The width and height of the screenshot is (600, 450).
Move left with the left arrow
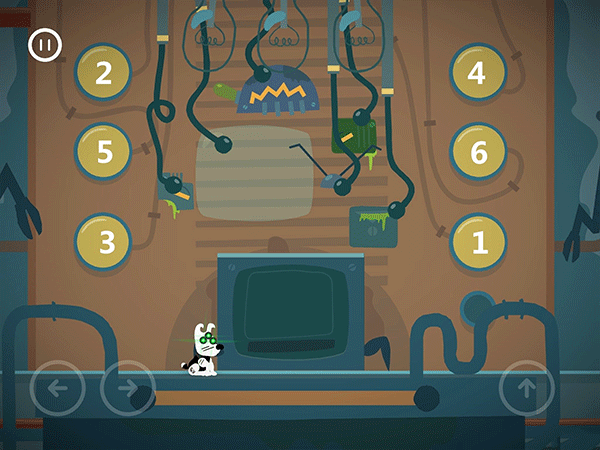[57, 388]
